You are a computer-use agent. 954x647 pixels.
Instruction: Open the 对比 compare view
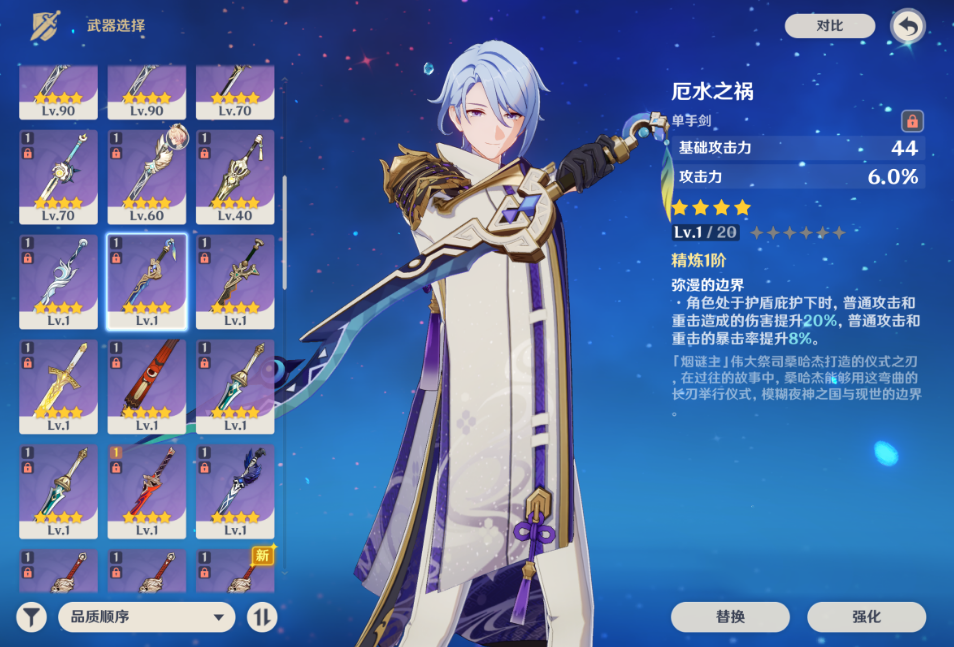829,26
